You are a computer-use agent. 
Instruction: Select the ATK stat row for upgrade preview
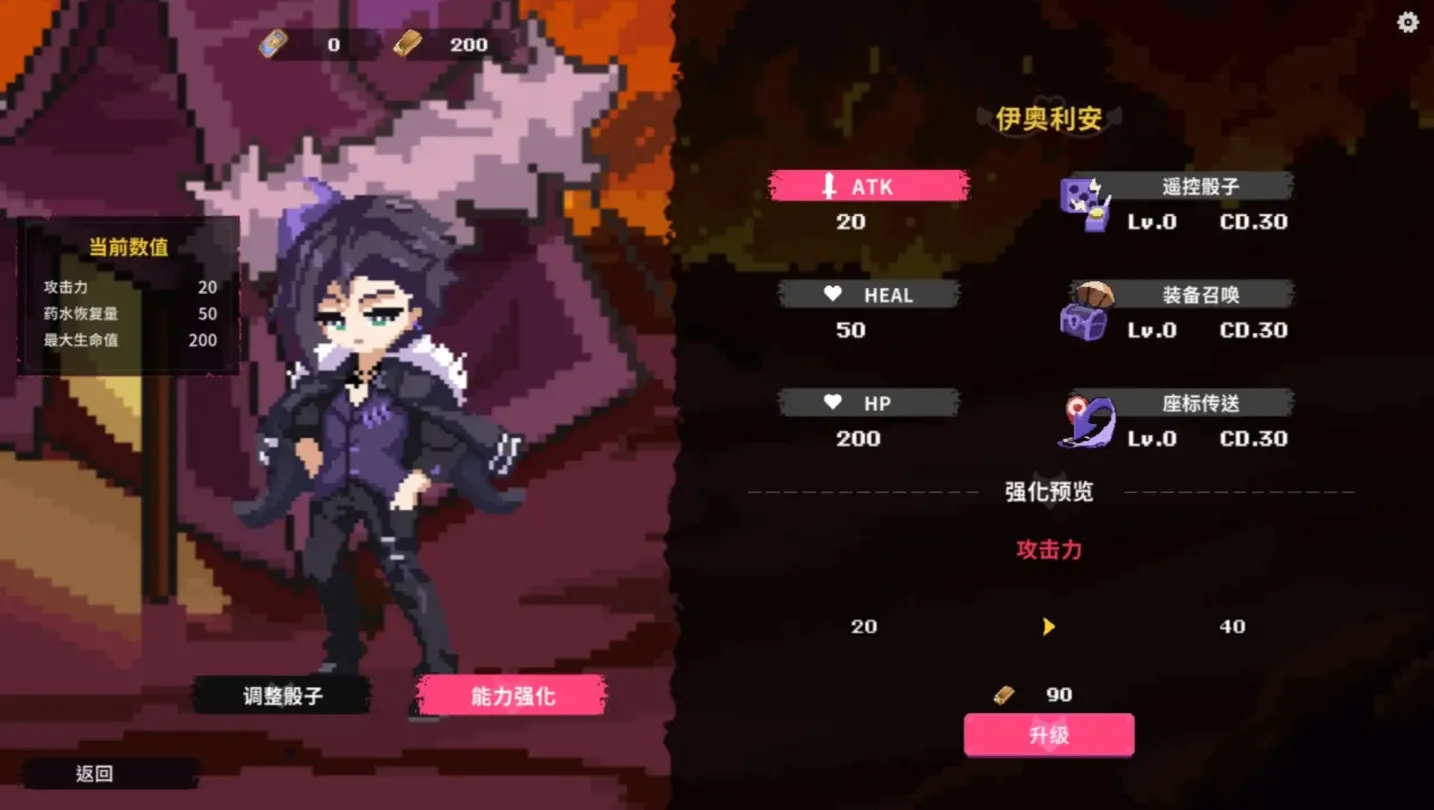868,186
